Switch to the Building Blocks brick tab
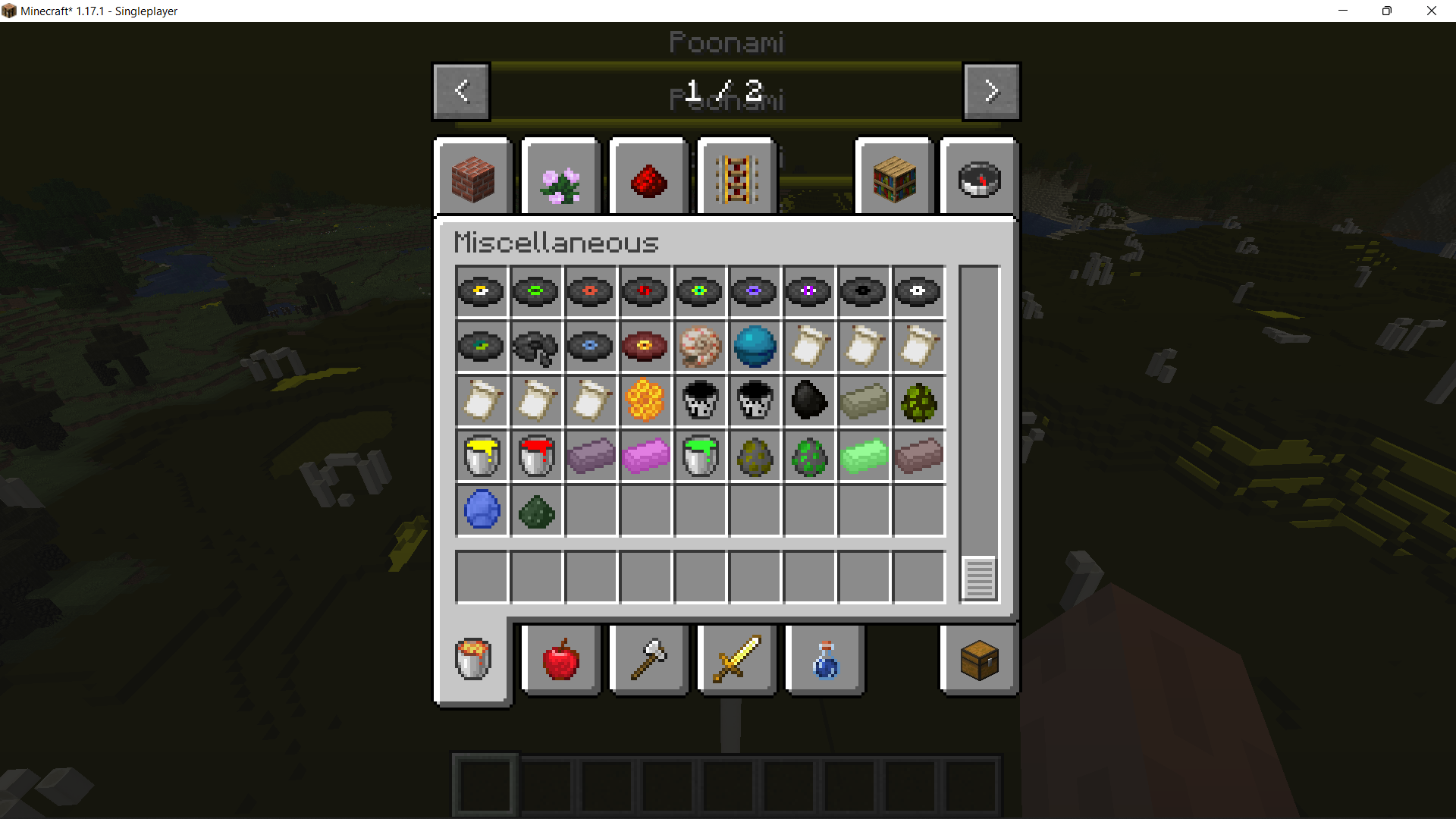The image size is (1456, 819). [x=474, y=177]
